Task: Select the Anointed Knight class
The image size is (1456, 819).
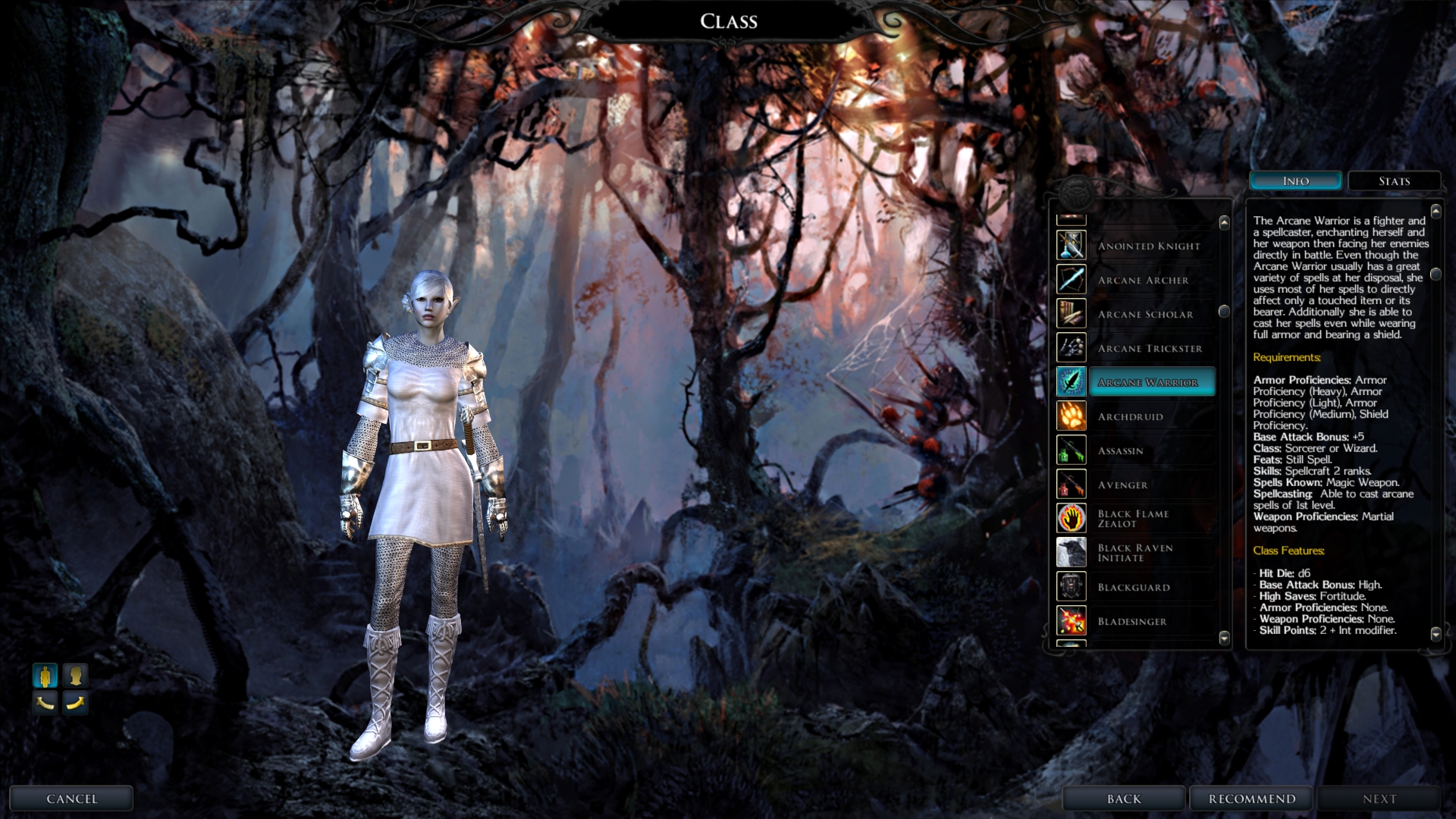Action: pos(1149,246)
